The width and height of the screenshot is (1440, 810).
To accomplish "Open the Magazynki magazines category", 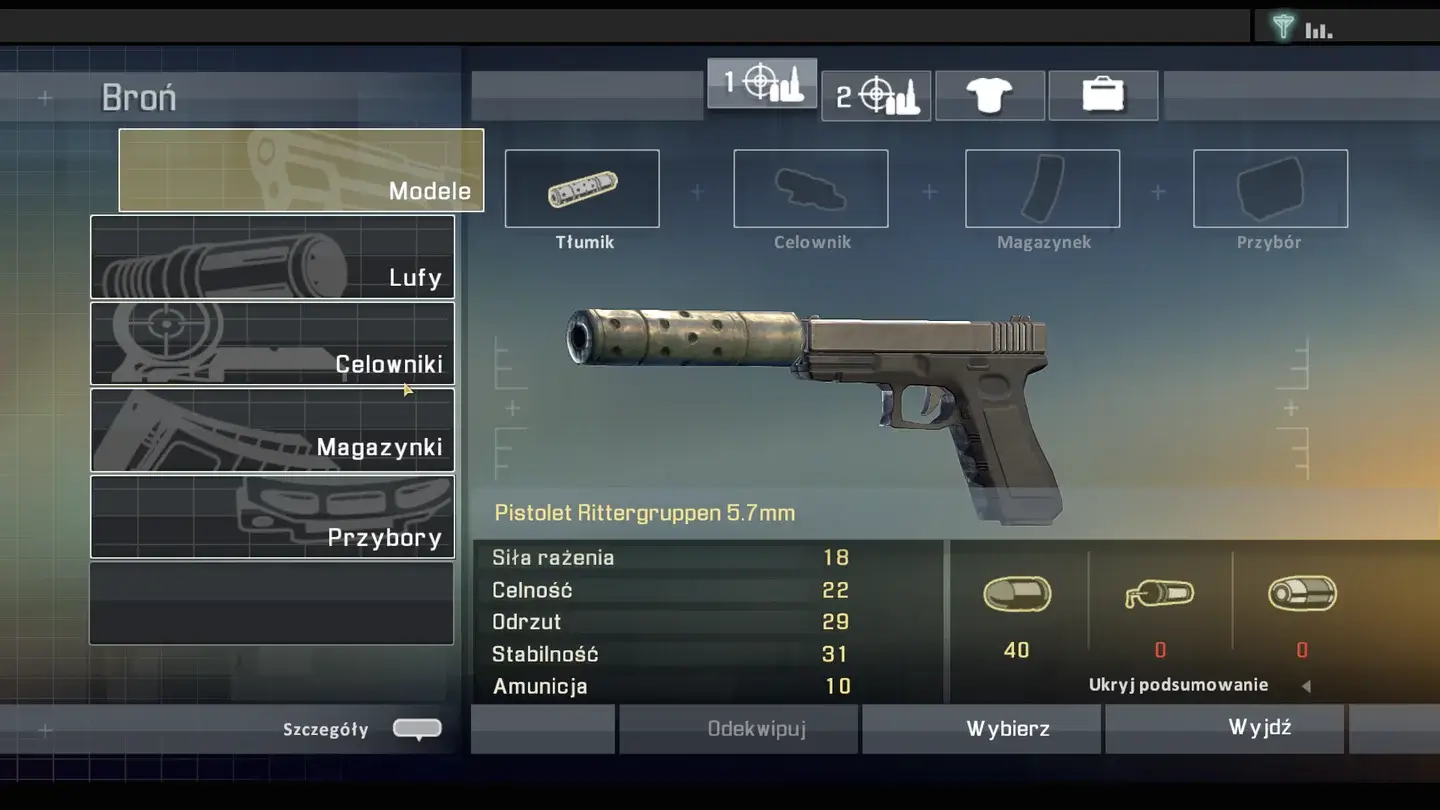I will pyautogui.click(x=272, y=430).
